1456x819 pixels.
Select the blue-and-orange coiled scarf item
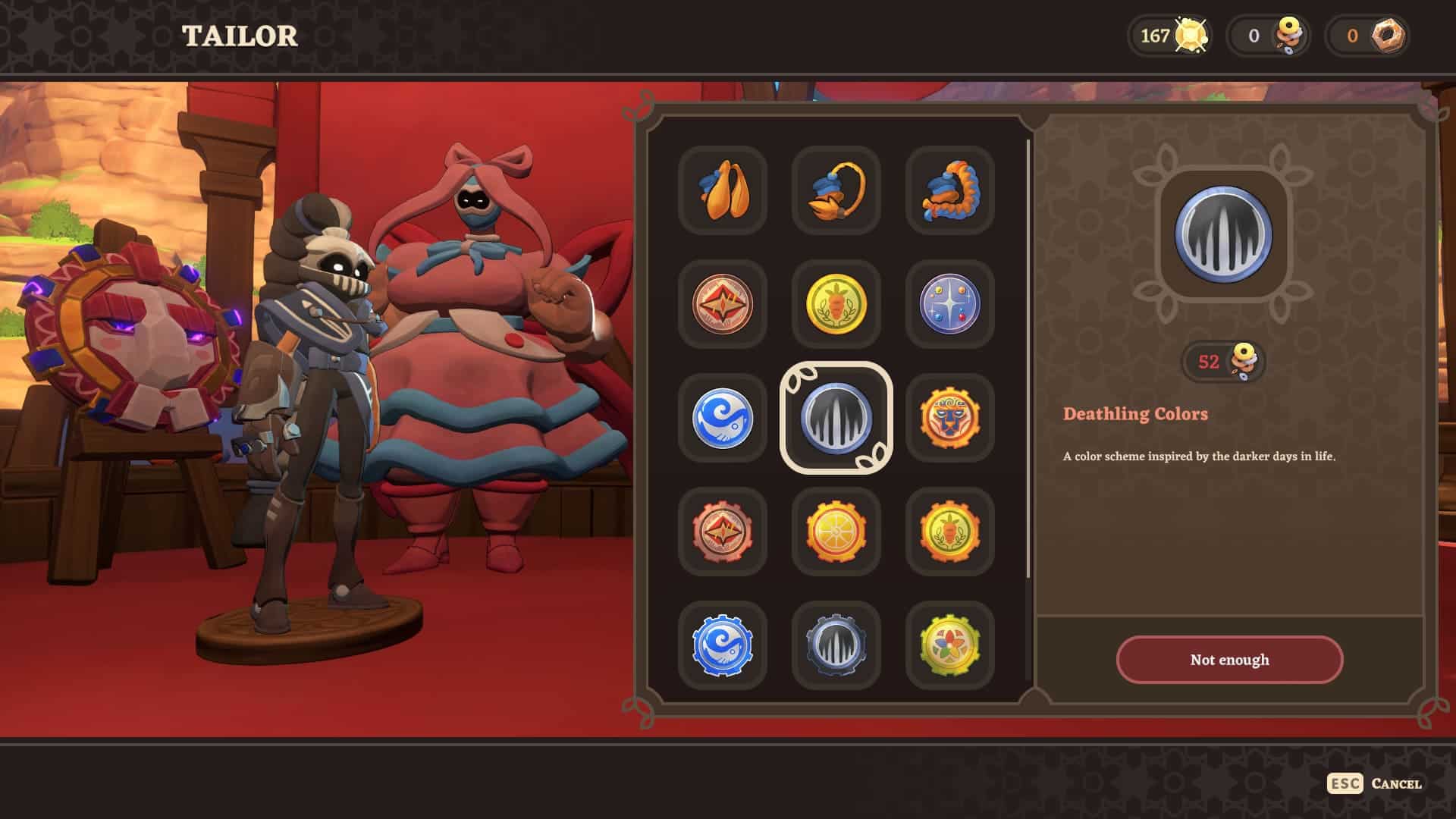950,191
